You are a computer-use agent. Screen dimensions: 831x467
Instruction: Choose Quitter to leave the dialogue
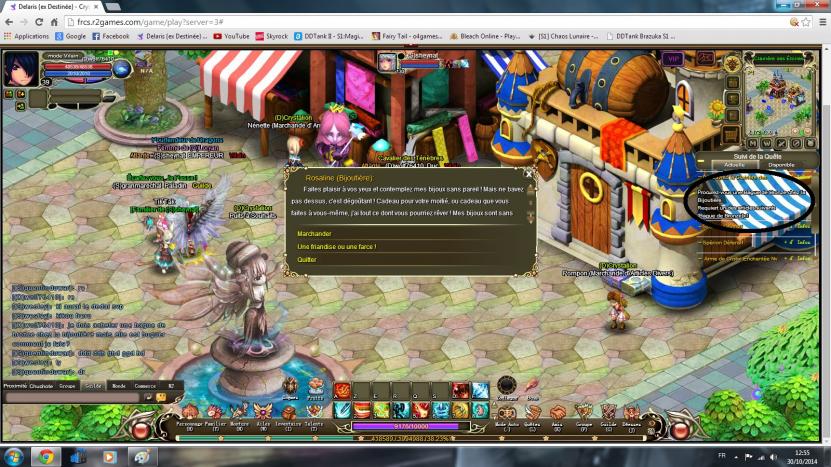click(x=307, y=259)
